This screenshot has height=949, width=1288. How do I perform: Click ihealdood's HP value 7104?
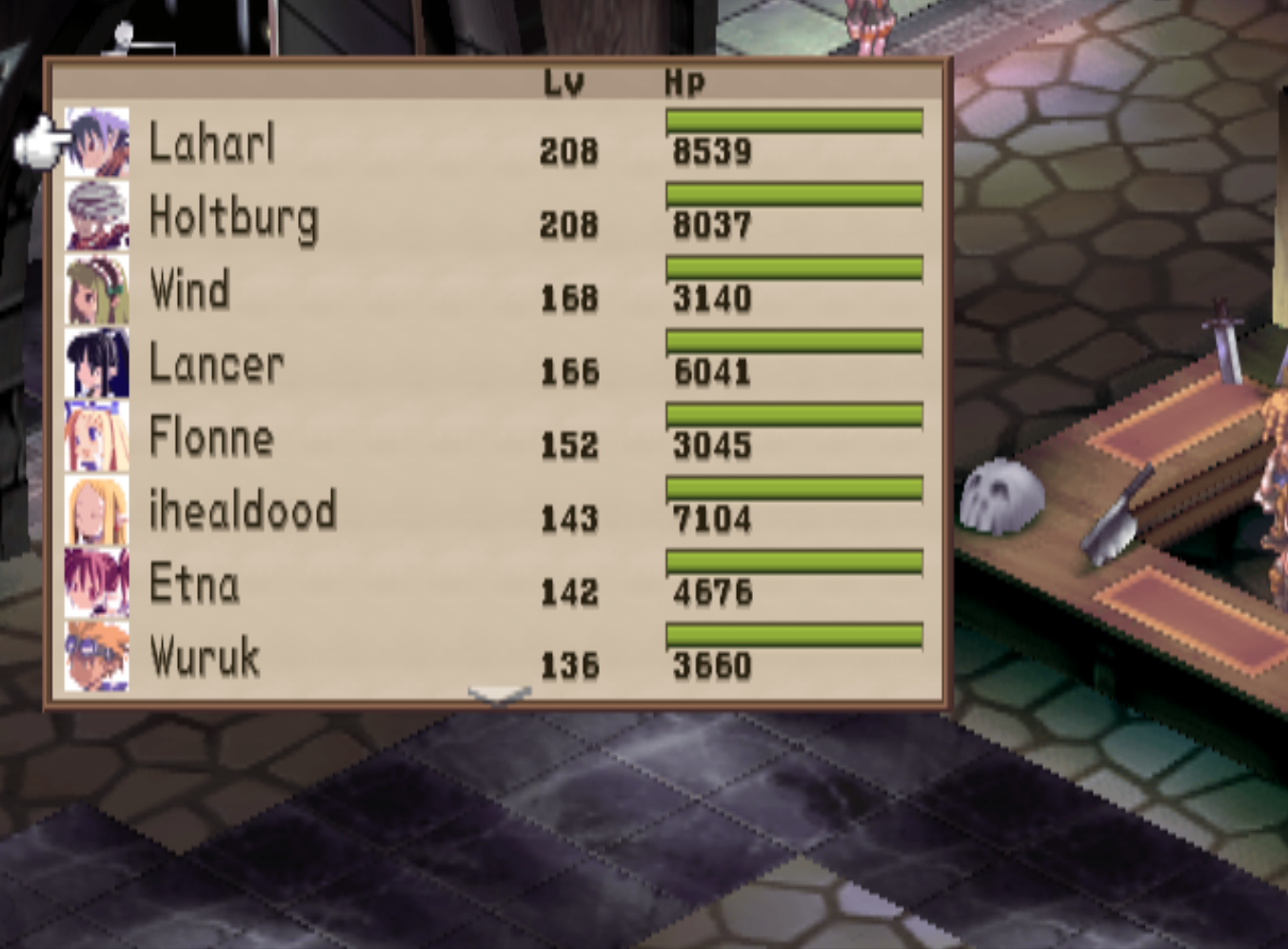coord(712,519)
